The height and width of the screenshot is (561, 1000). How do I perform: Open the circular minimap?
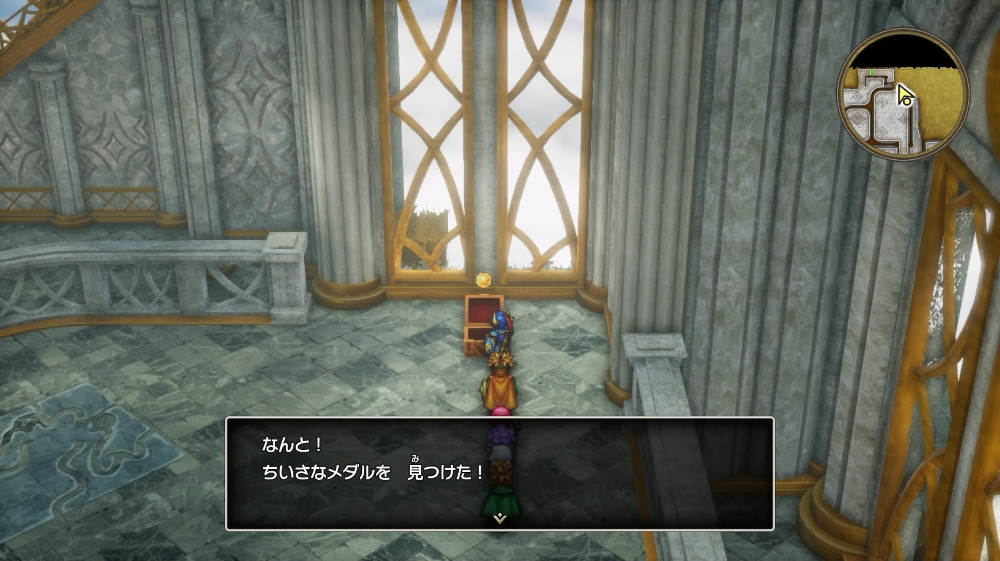pos(903,94)
